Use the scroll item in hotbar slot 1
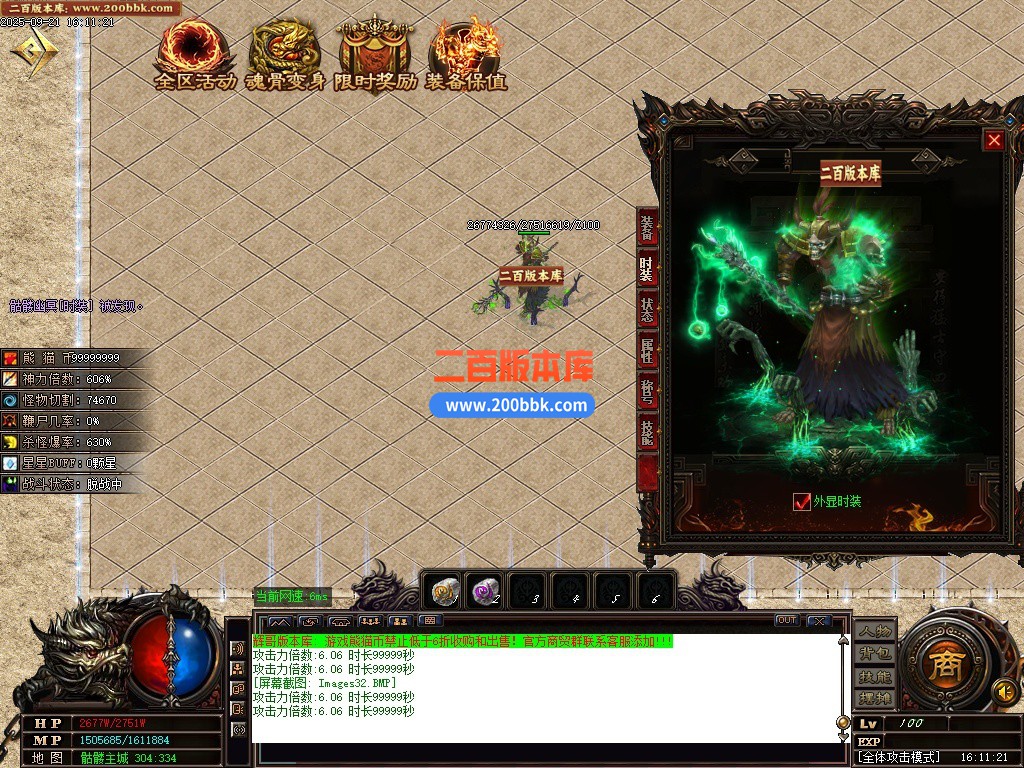1024x768 pixels. point(445,592)
